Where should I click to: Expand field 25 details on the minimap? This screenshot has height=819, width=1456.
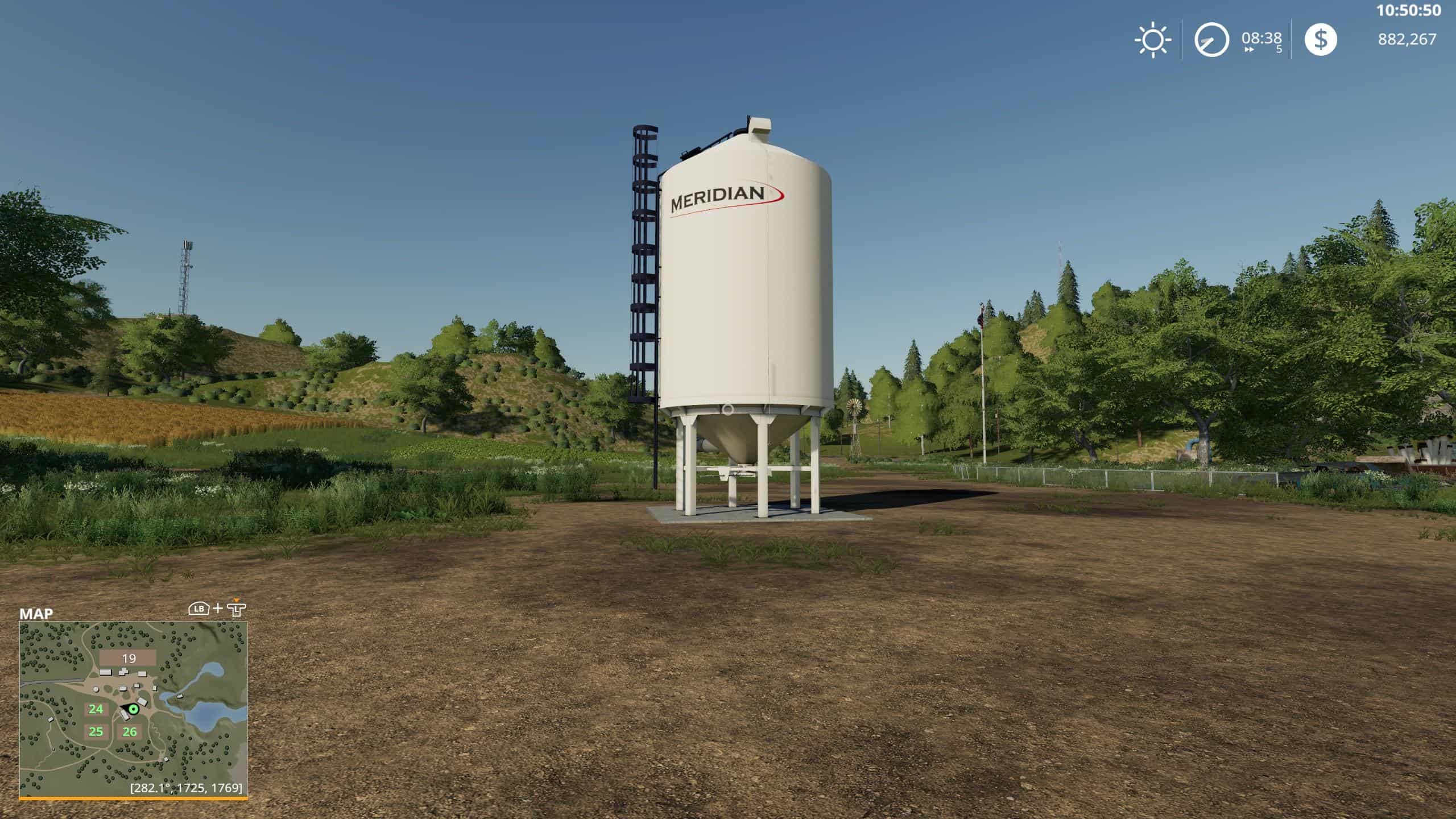click(95, 733)
